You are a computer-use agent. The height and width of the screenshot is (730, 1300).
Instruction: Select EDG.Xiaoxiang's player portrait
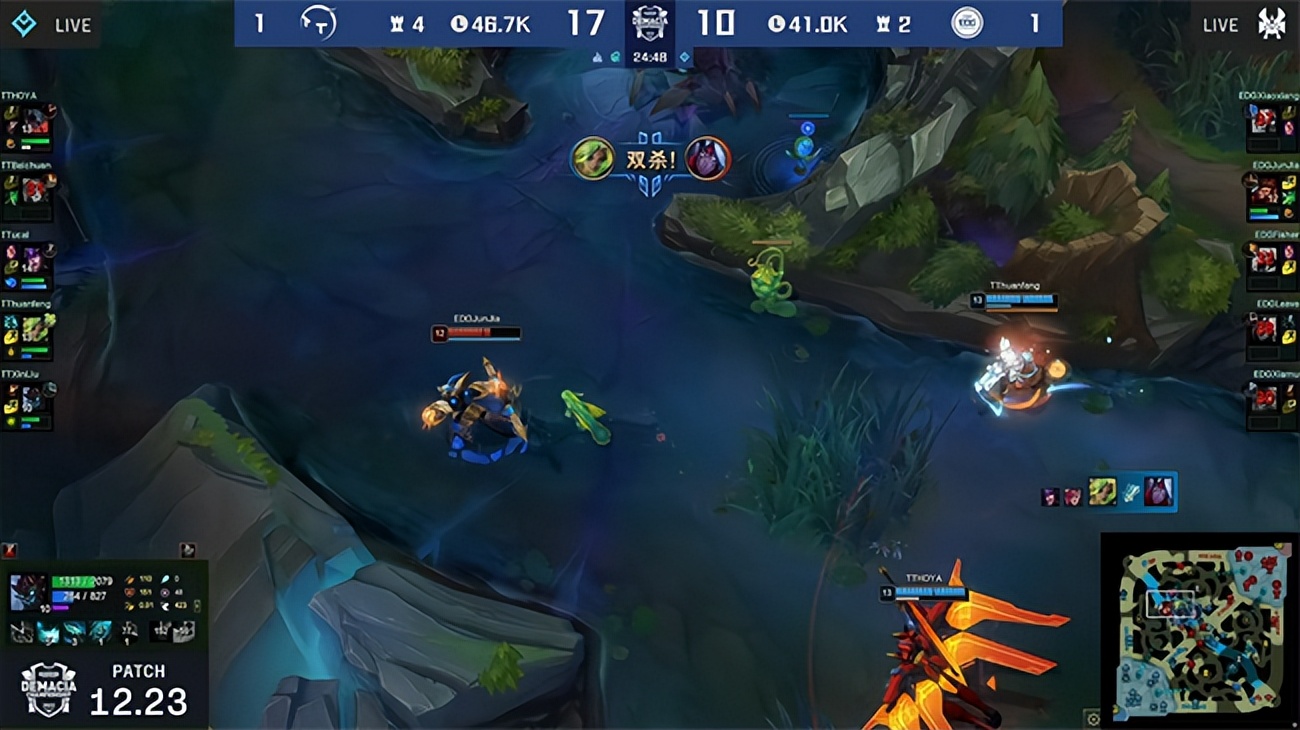coord(1265,122)
